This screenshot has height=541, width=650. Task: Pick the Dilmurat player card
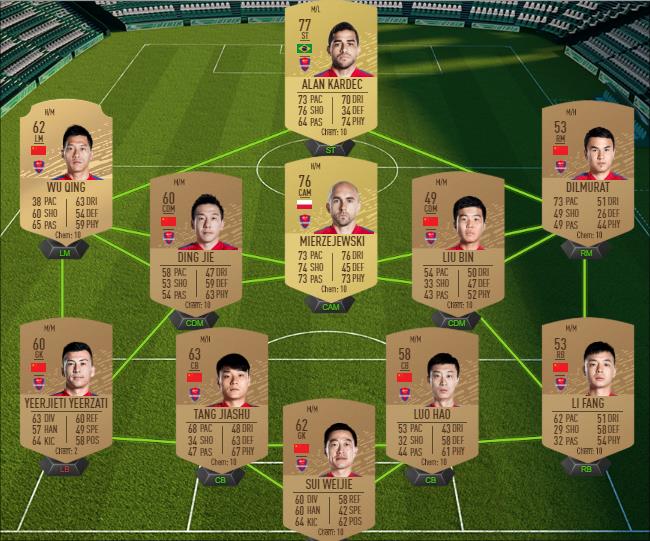[587, 170]
